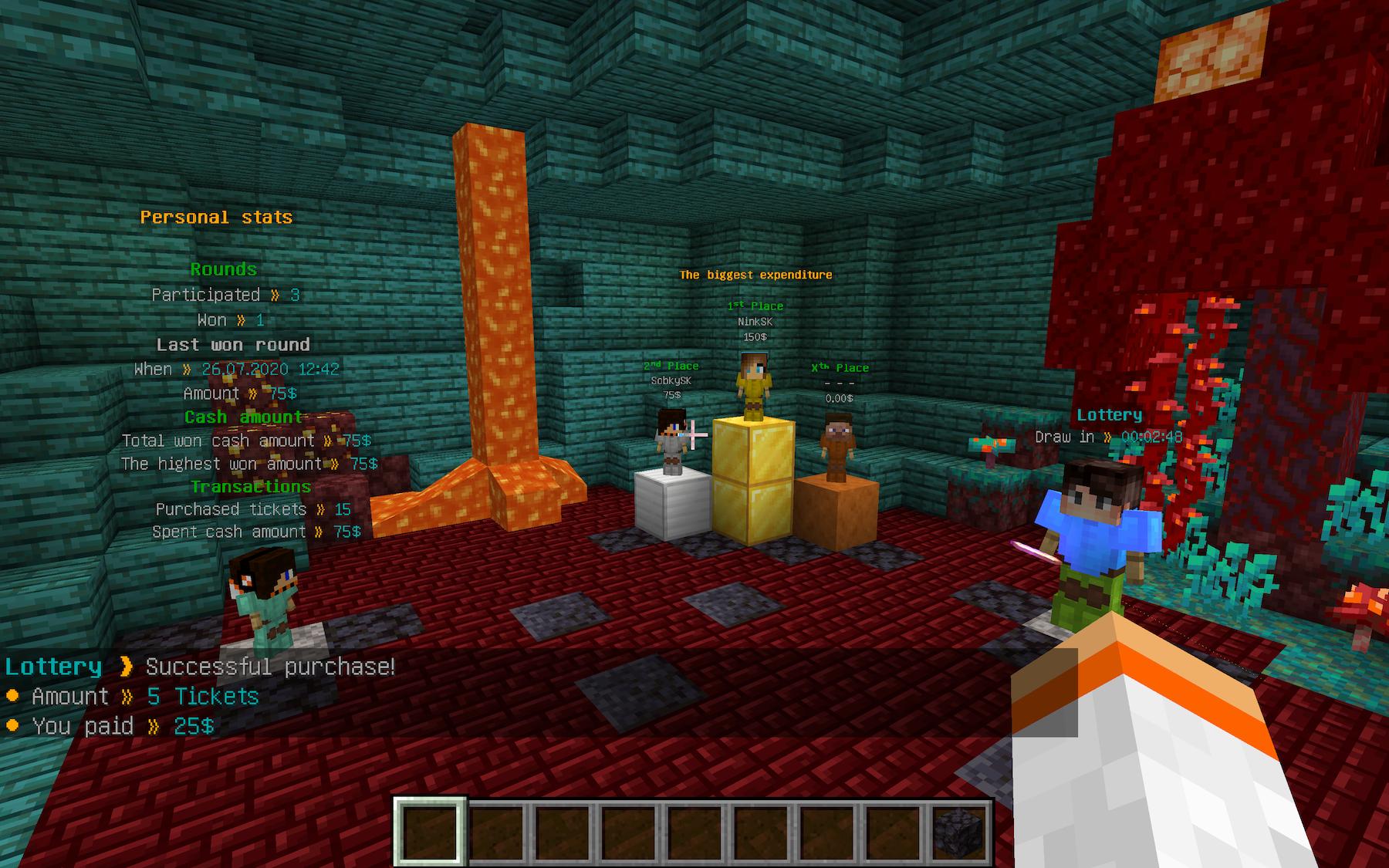Viewport: 1389px width, 868px height.
Task: Expand the Cash amount section
Action: (242, 416)
